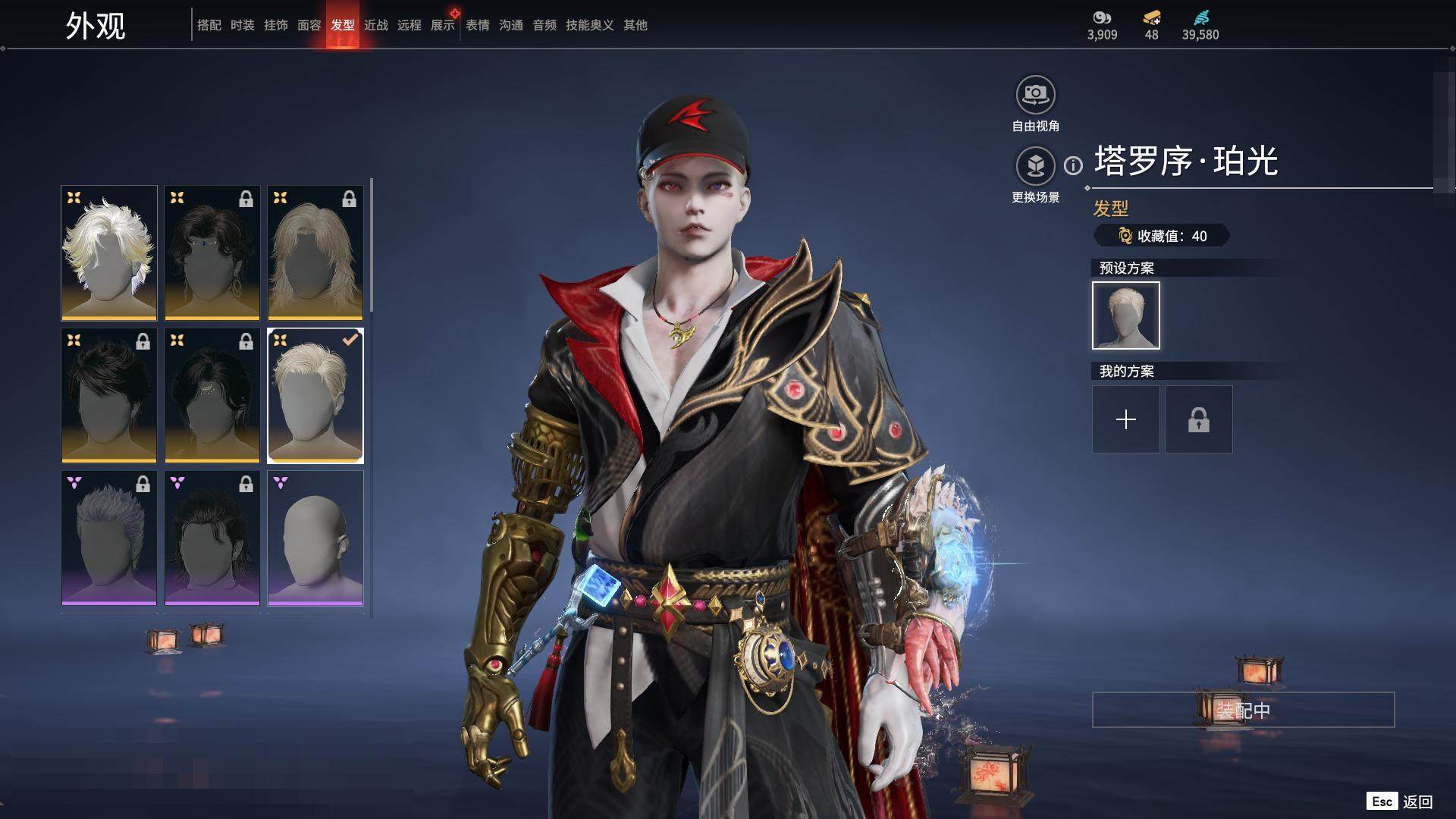
Task: Select the locked silver-purple spiky hairstyle
Action: pyautogui.click(x=109, y=538)
